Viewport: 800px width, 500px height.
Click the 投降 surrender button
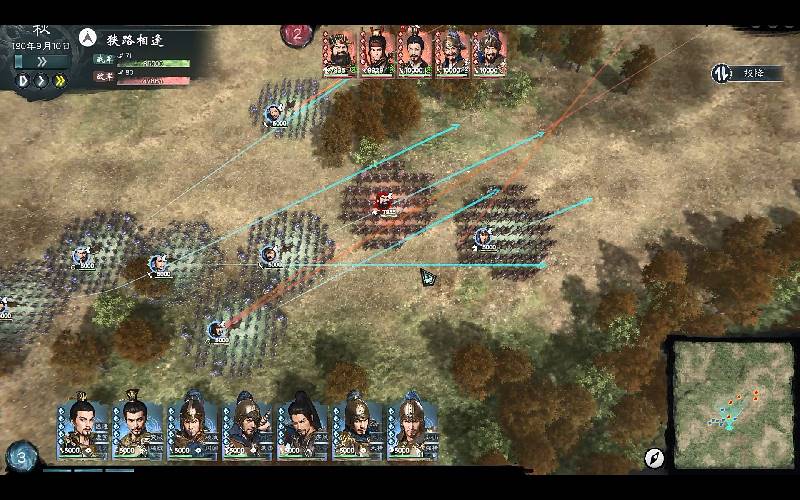739,73
